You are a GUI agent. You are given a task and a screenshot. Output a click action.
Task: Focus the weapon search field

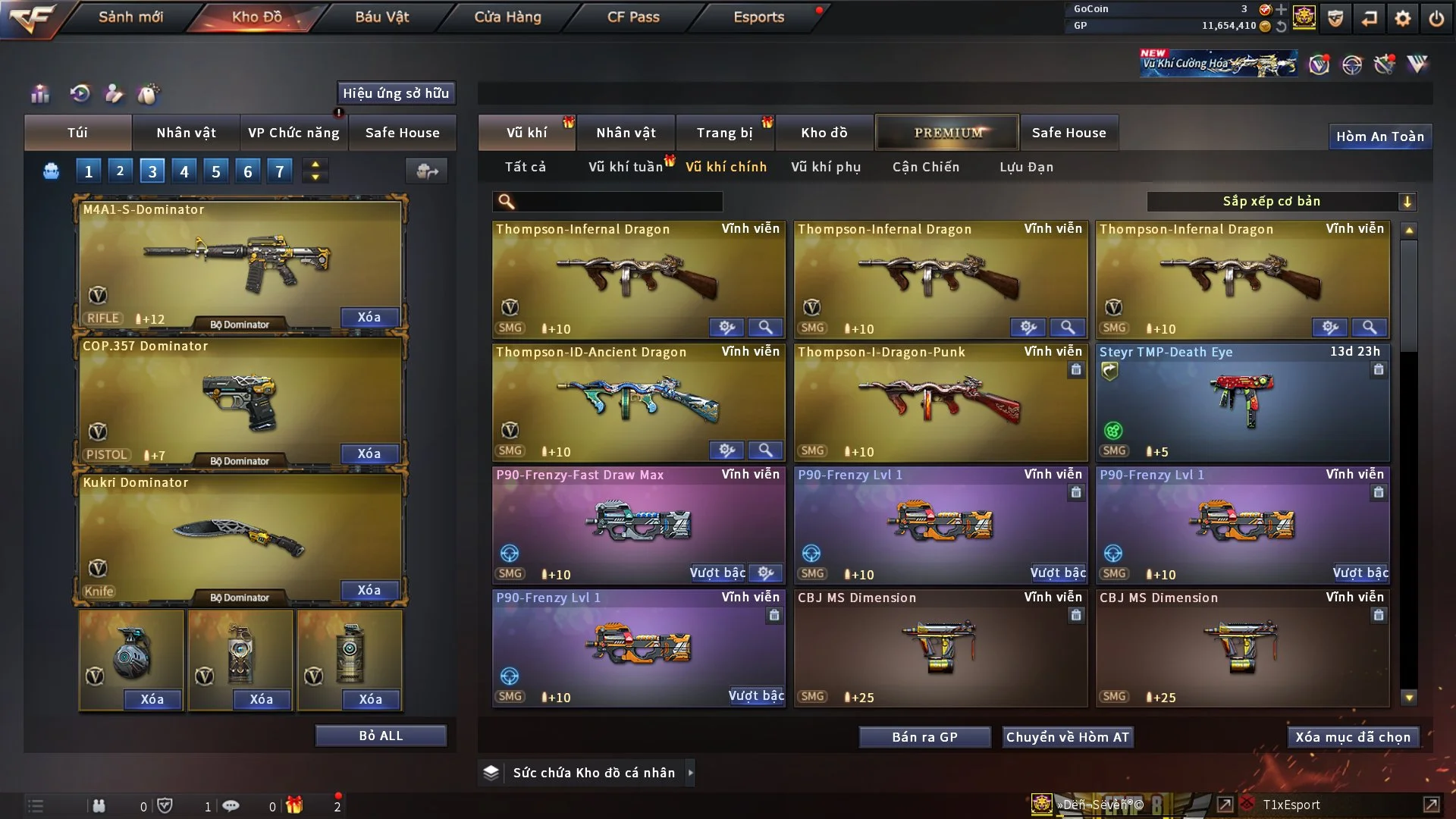[x=618, y=201]
